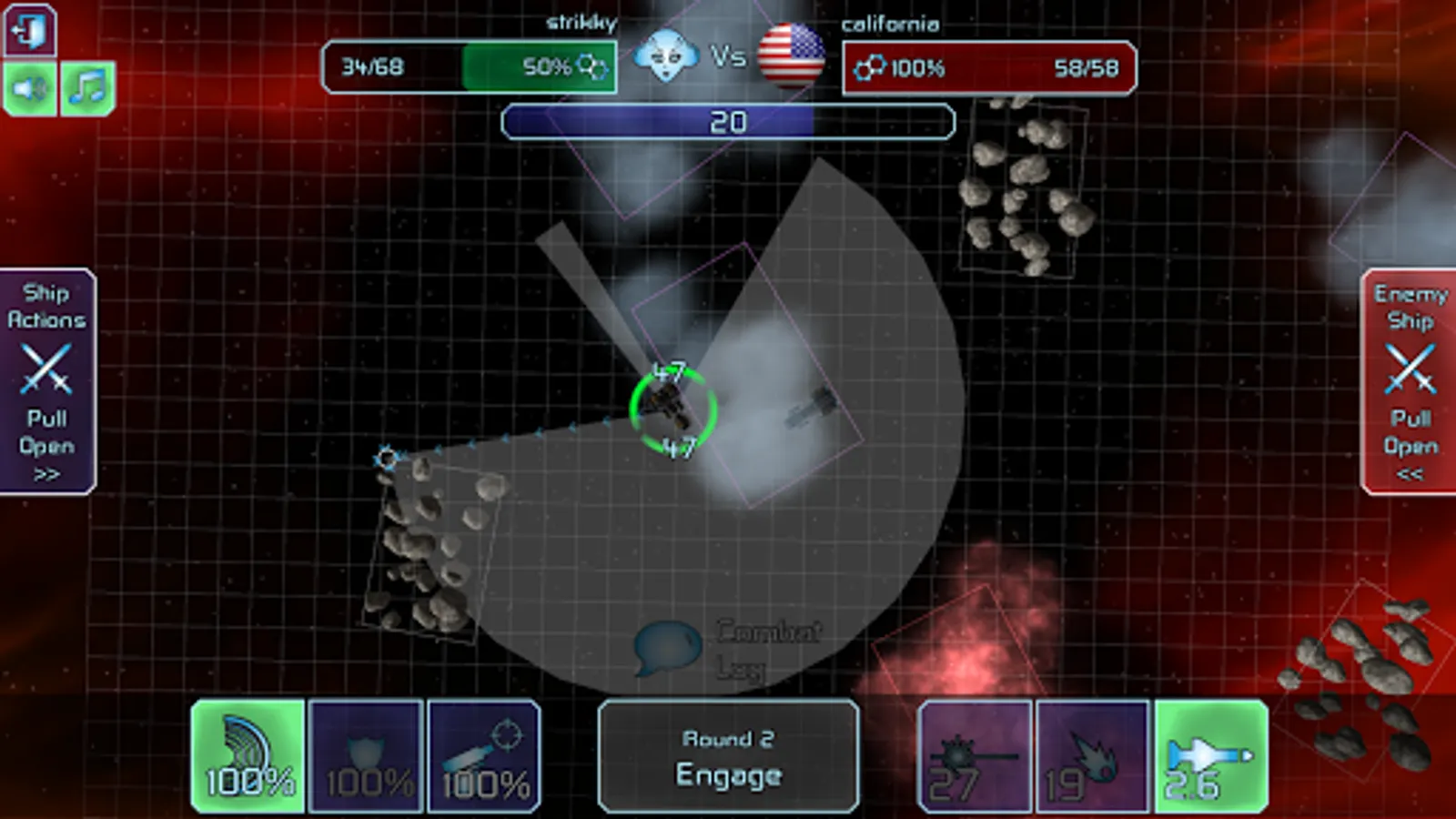Choose the beam weapon labeled 27

click(x=975, y=756)
